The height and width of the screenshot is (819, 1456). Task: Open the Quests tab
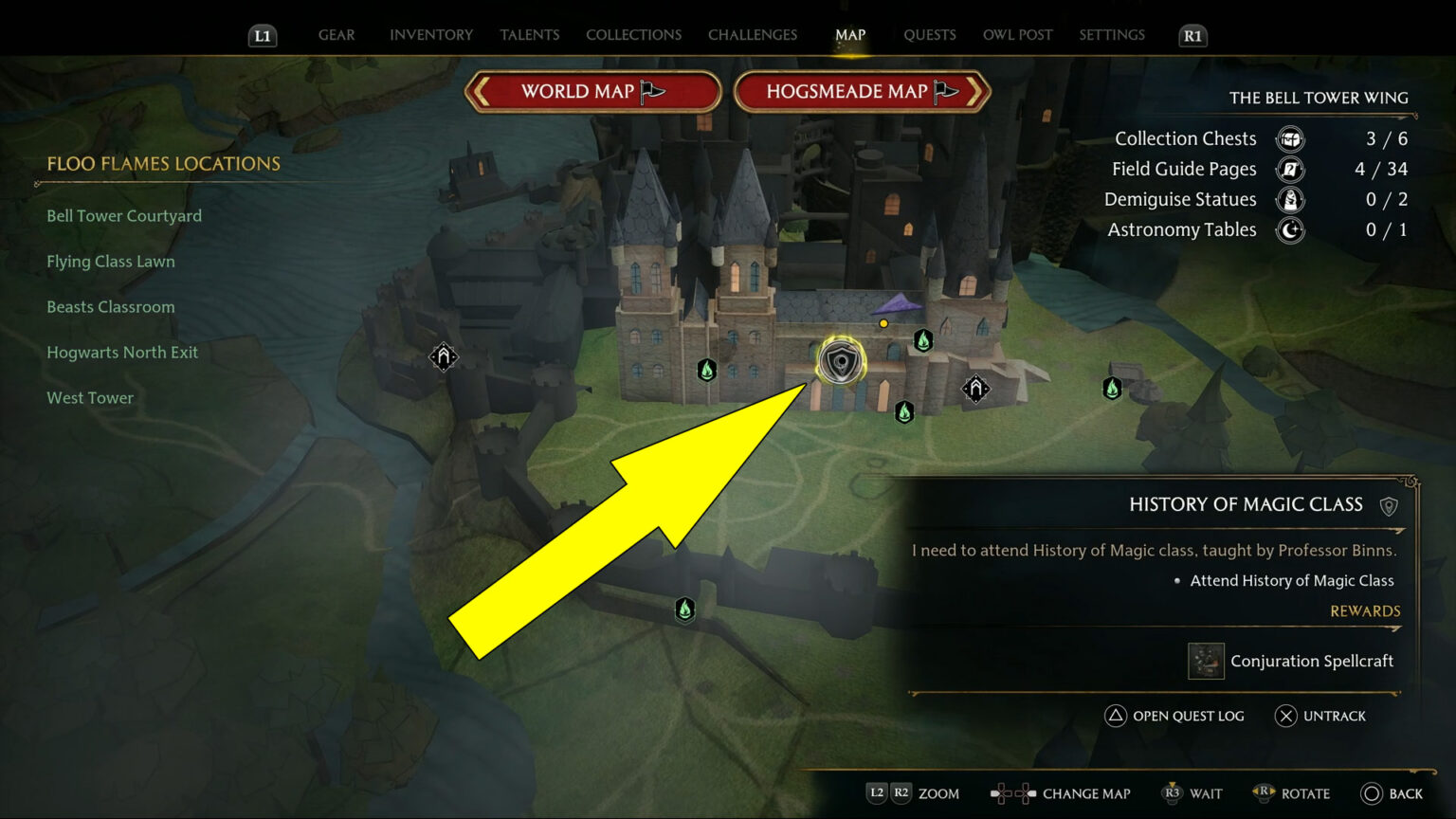pyautogui.click(x=929, y=35)
